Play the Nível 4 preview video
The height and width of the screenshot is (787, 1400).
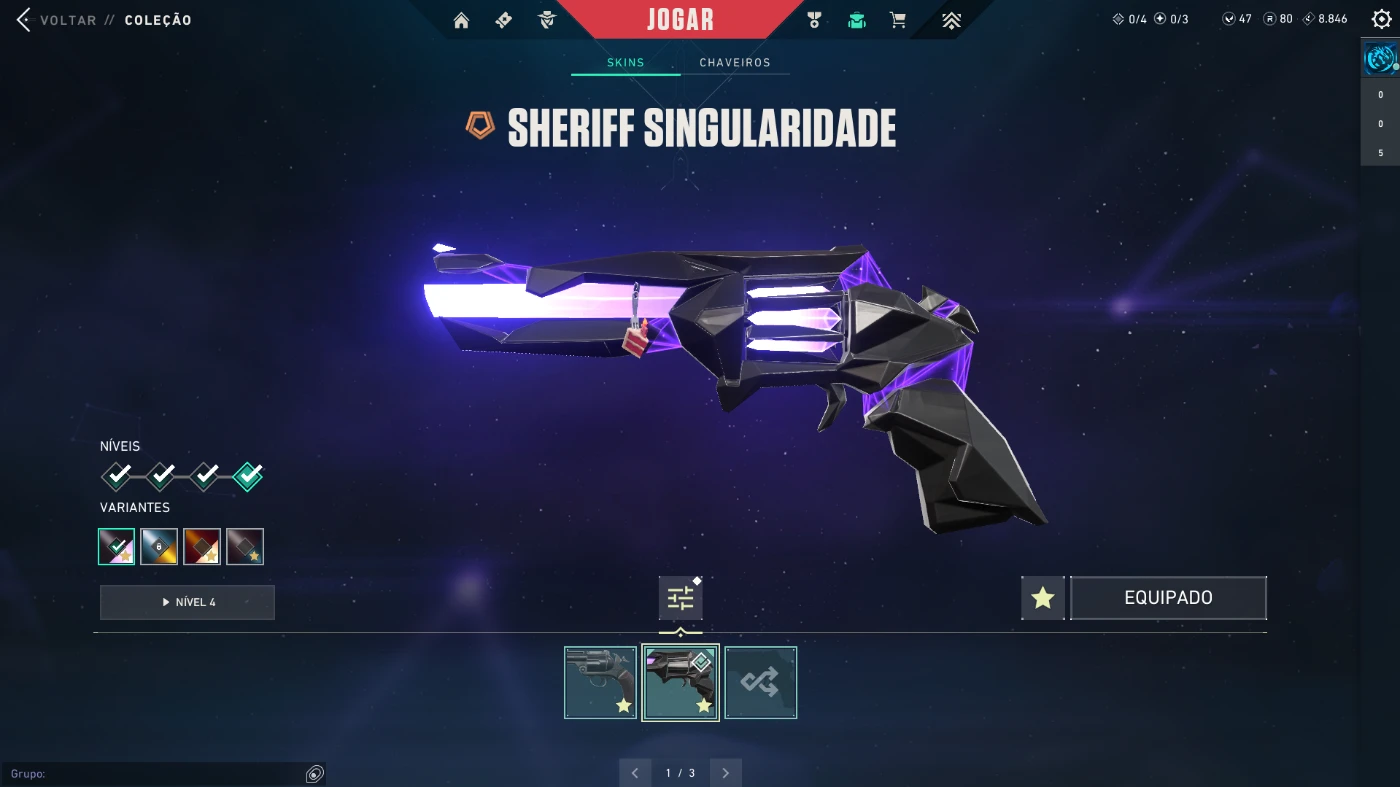point(187,602)
